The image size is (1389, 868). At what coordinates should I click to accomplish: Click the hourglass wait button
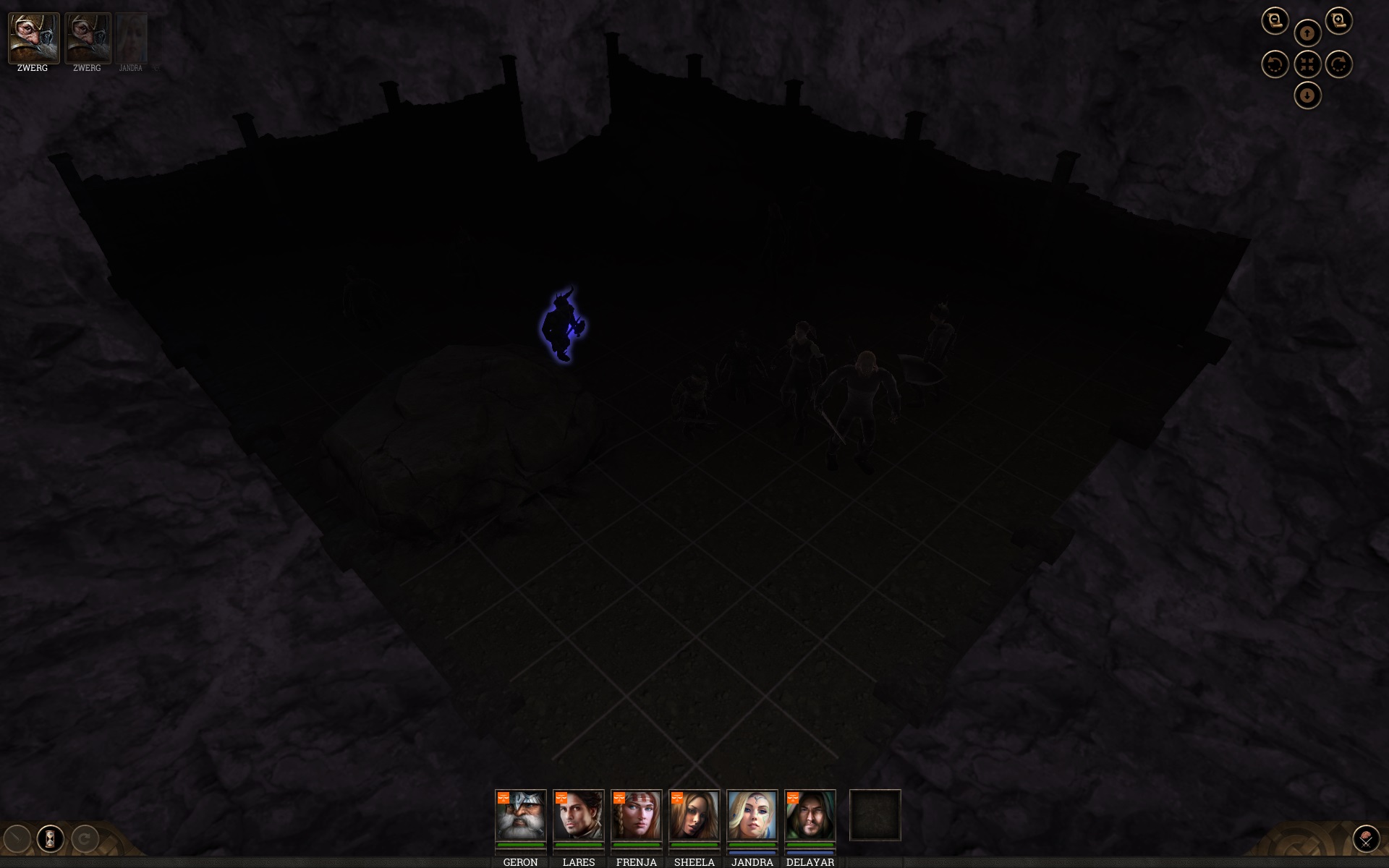point(51,839)
